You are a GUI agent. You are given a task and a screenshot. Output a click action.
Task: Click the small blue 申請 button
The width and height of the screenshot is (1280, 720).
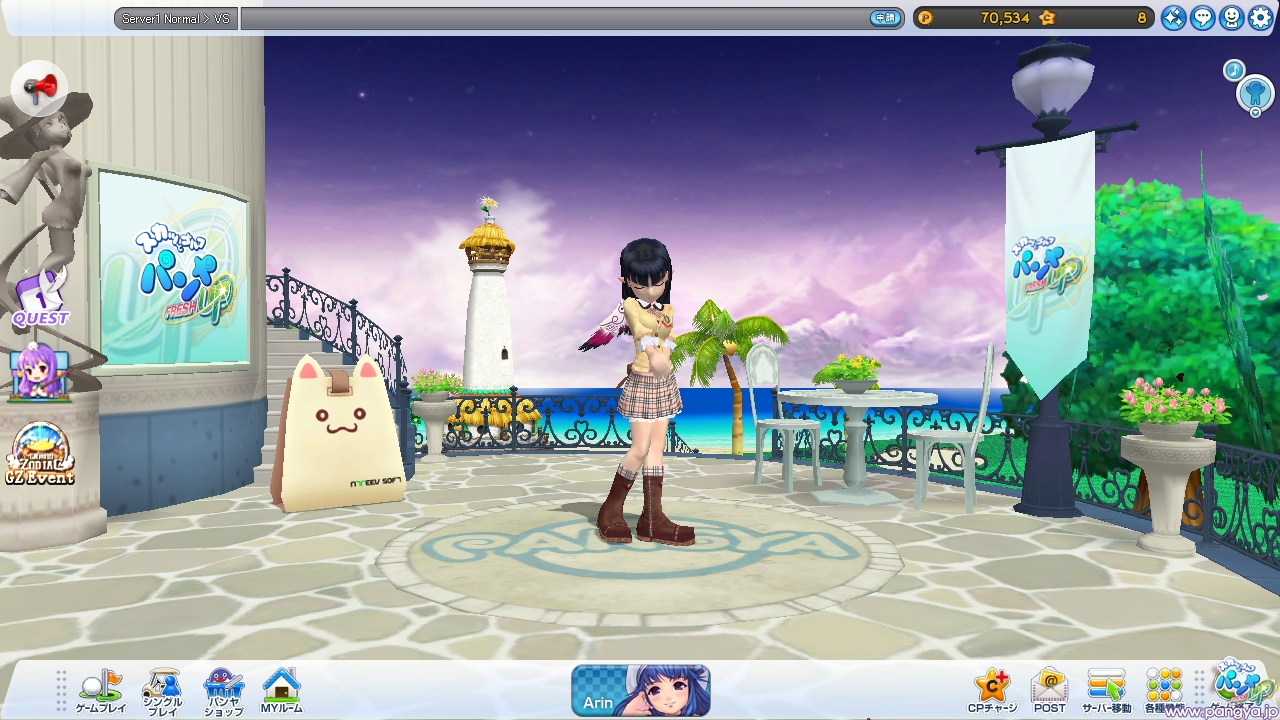pyautogui.click(x=885, y=18)
